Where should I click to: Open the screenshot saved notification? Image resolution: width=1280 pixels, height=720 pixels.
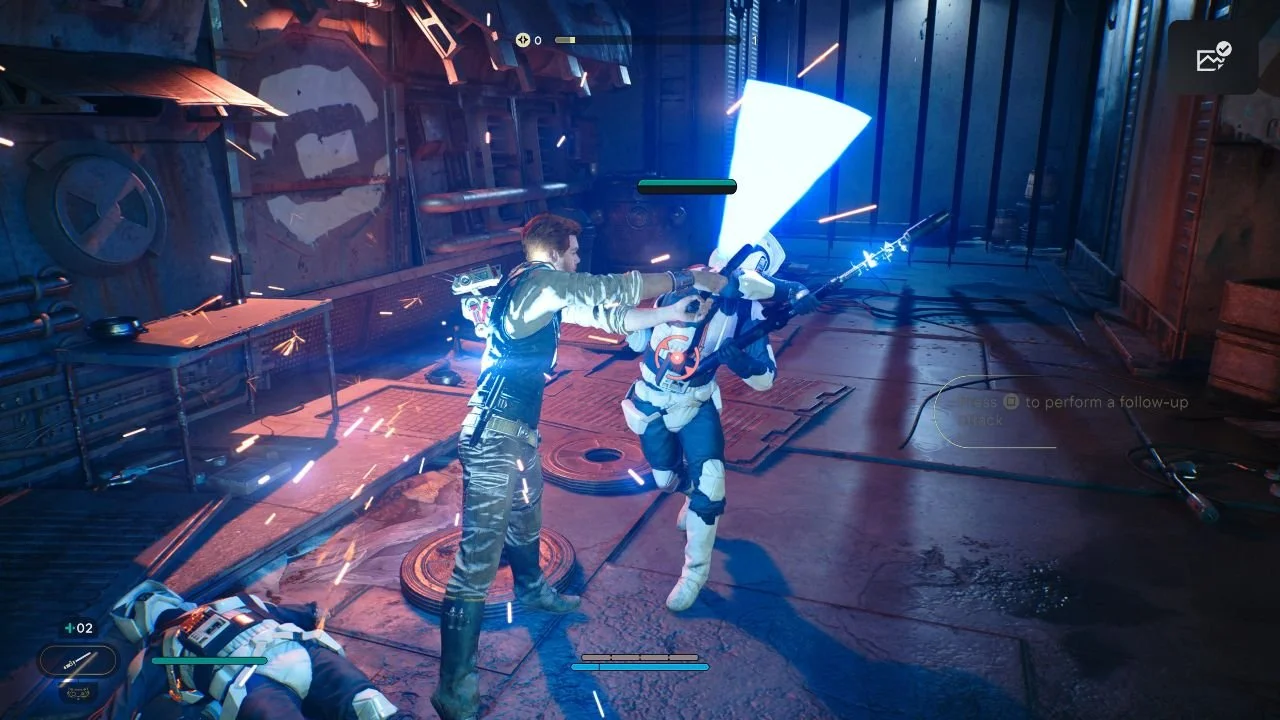1213,58
